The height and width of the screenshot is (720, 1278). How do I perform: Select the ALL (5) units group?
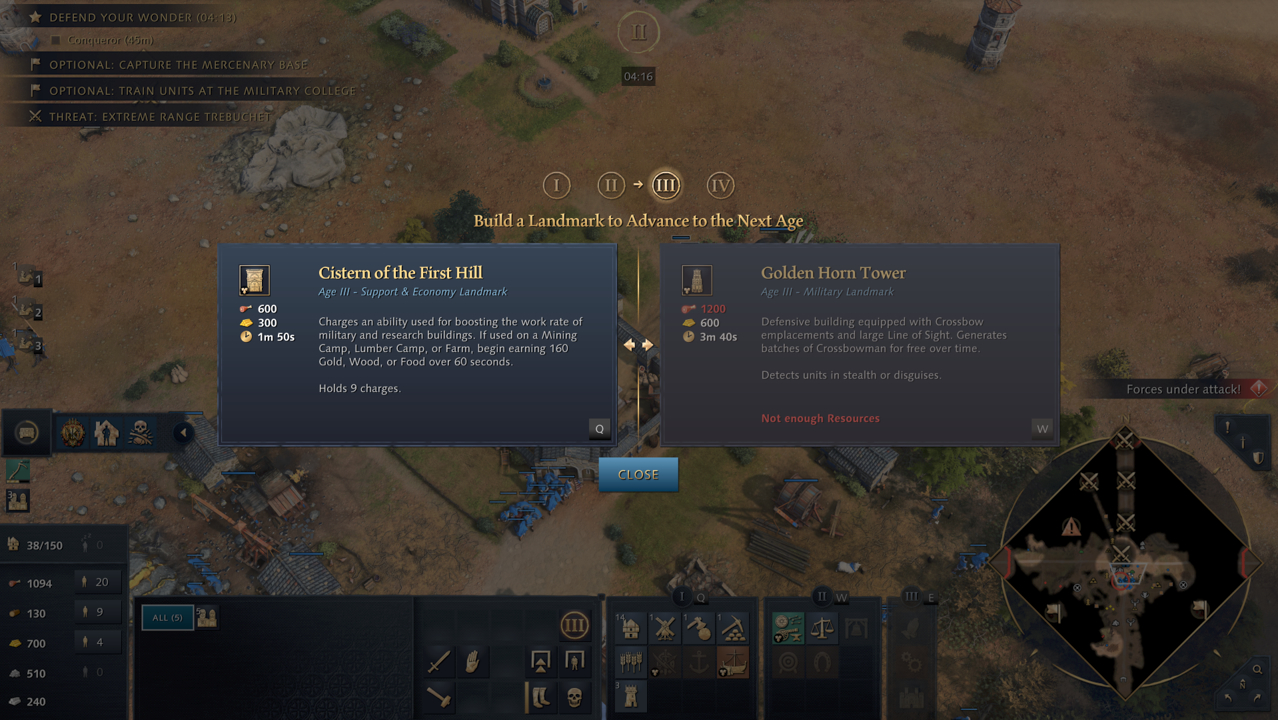[x=160, y=618]
